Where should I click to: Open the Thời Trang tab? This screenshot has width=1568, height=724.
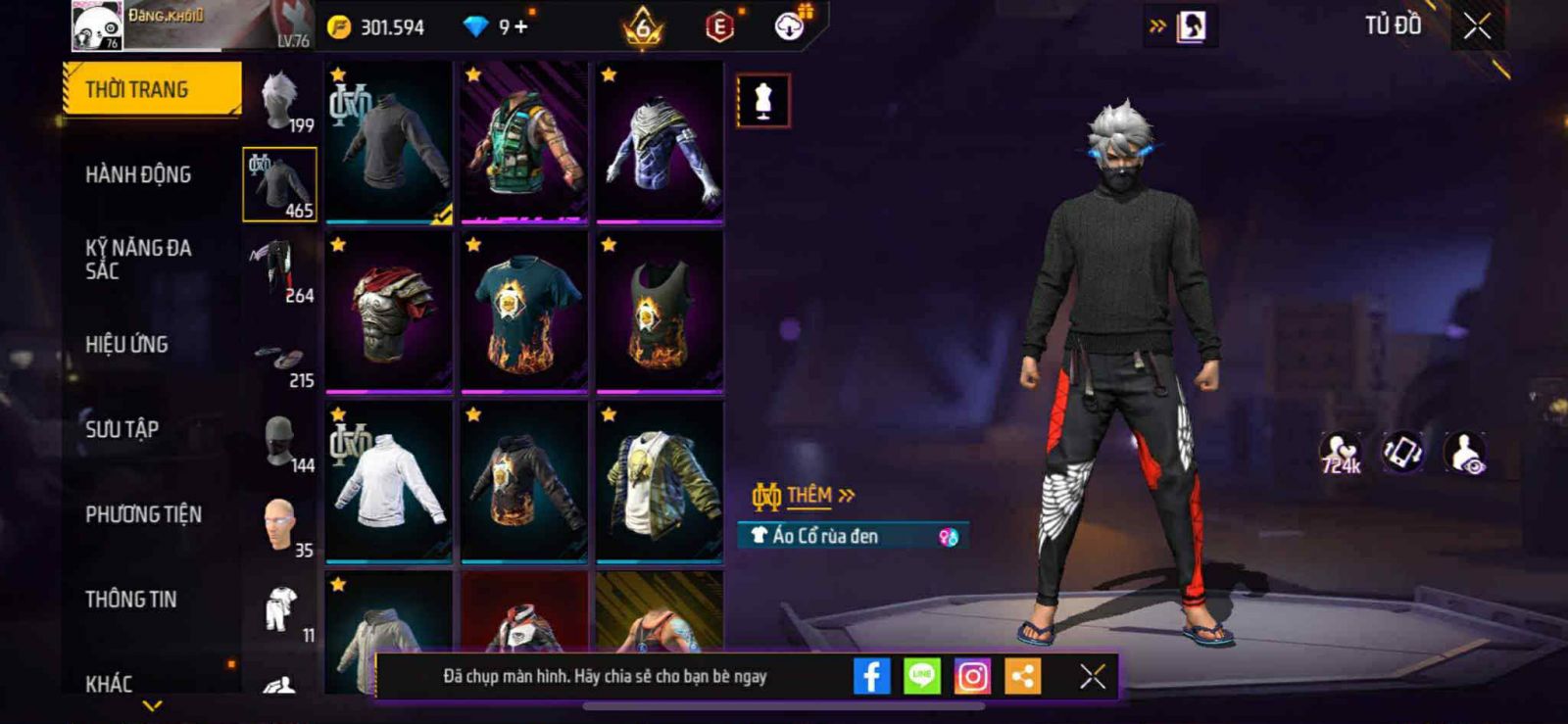[151, 89]
